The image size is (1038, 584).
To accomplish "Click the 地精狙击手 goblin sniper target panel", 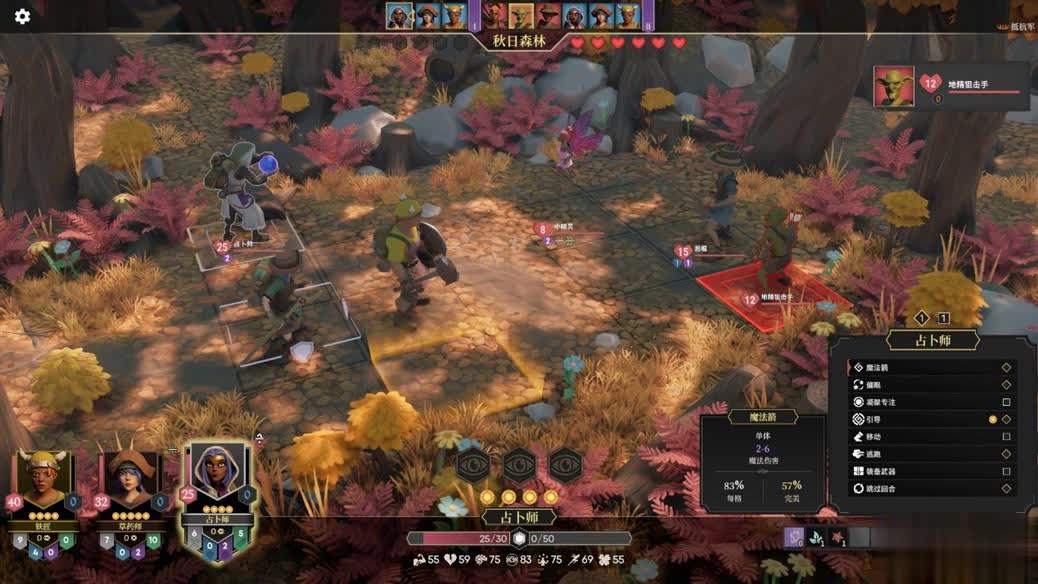I will coord(950,87).
